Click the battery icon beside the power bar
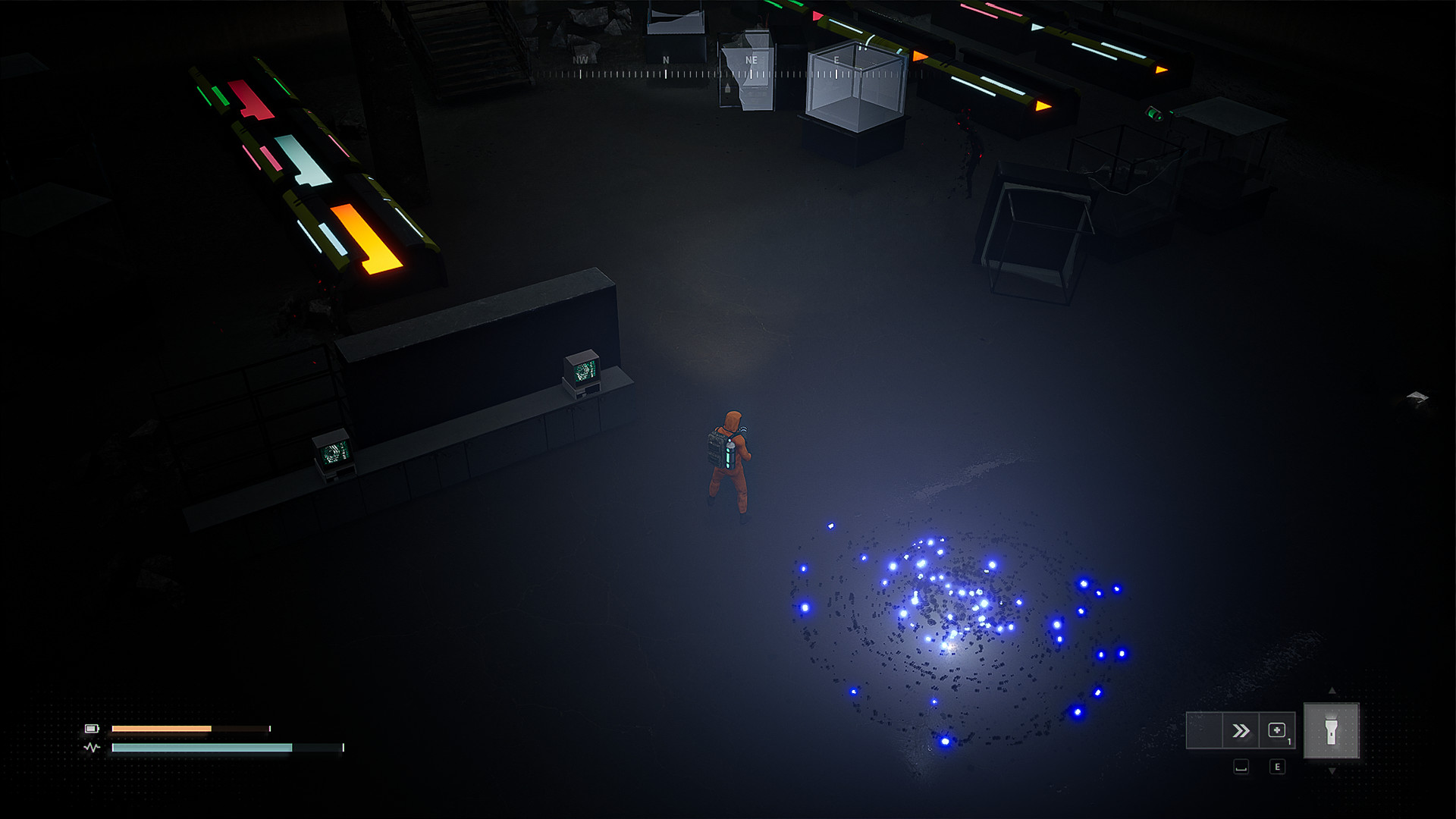 pyautogui.click(x=91, y=728)
